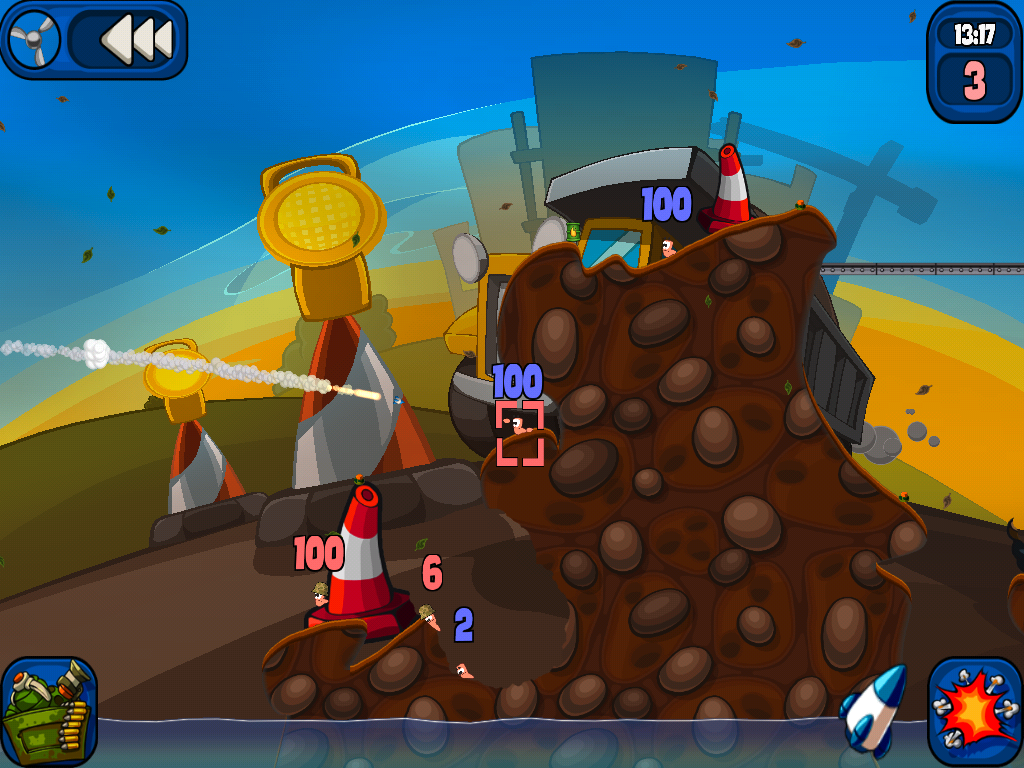Open pause menu via the turn timer panel
The height and width of the screenshot is (768, 1024).
pos(973,62)
